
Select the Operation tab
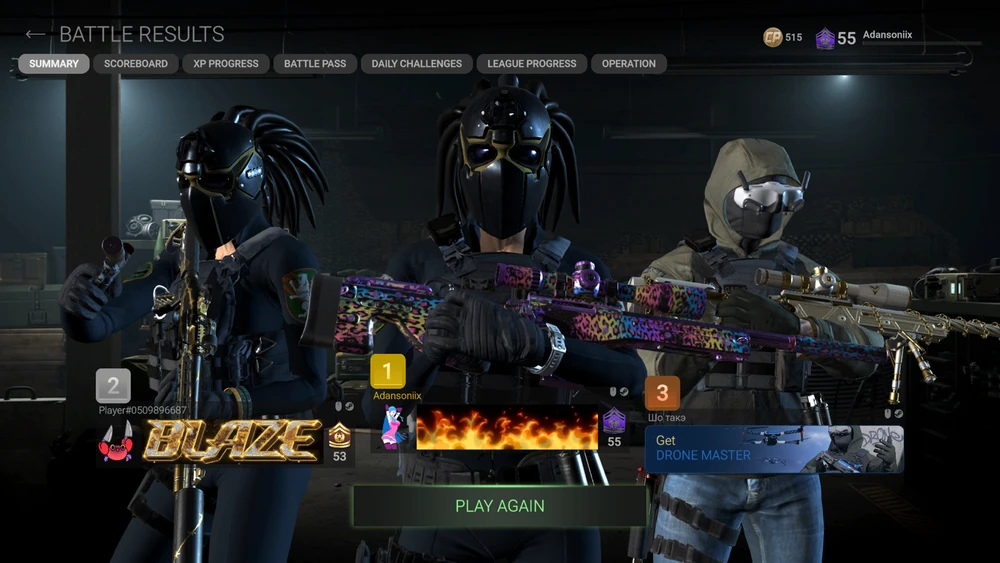[x=629, y=64]
